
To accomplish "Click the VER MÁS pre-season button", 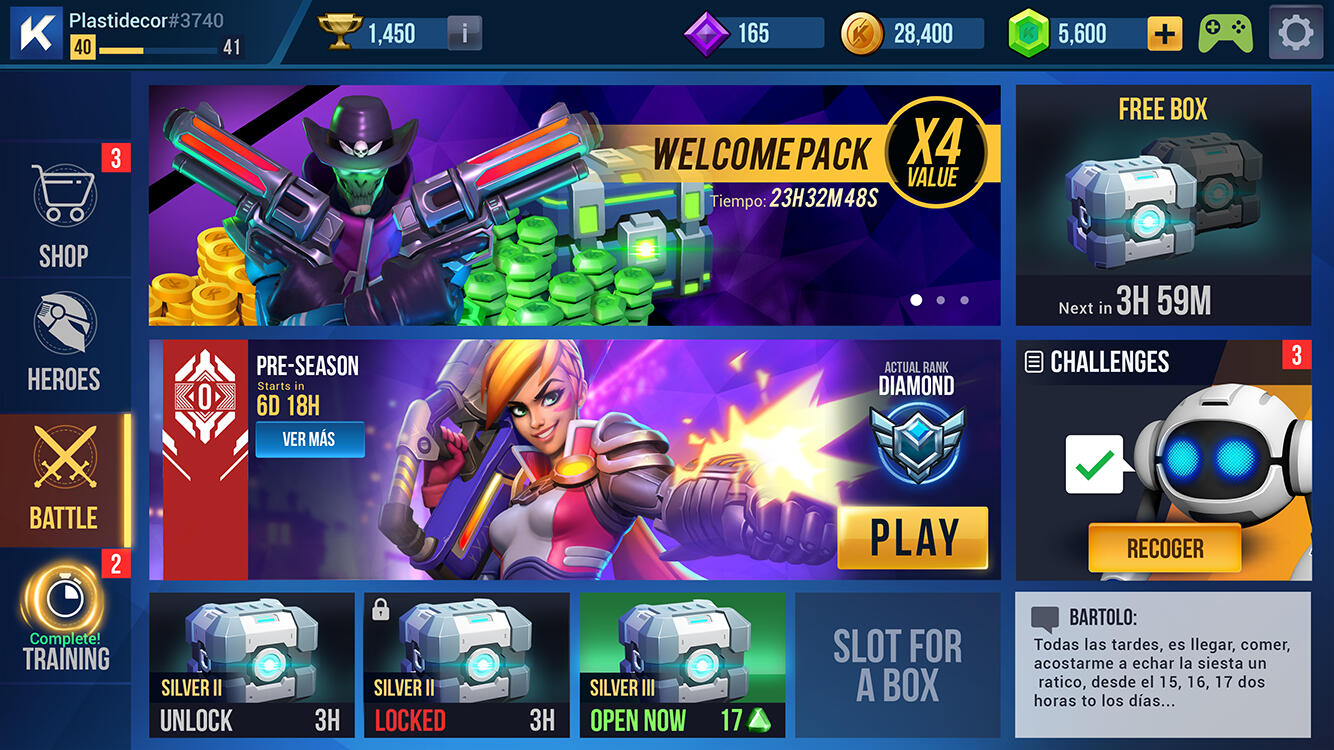I will [309, 440].
